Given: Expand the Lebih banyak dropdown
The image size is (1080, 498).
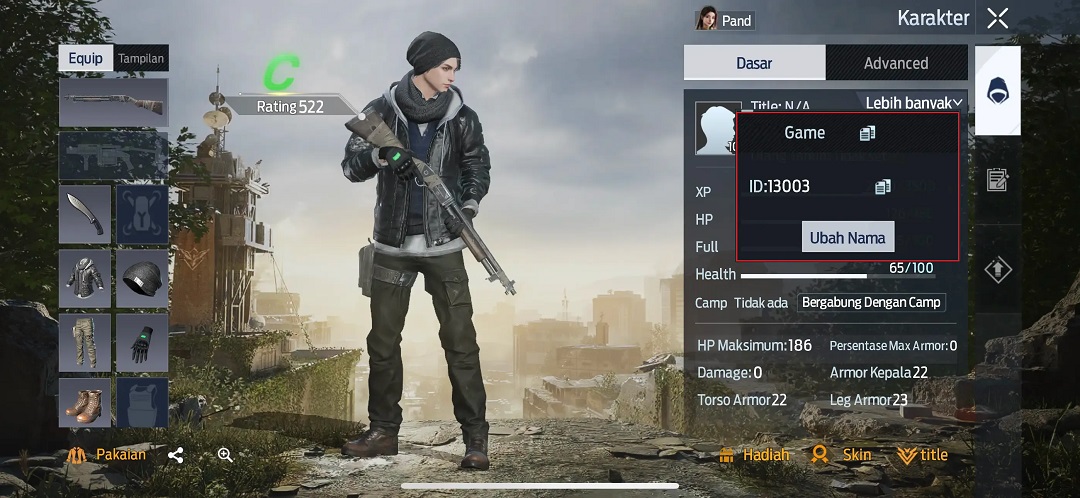Looking at the screenshot, I should click(x=914, y=102).
